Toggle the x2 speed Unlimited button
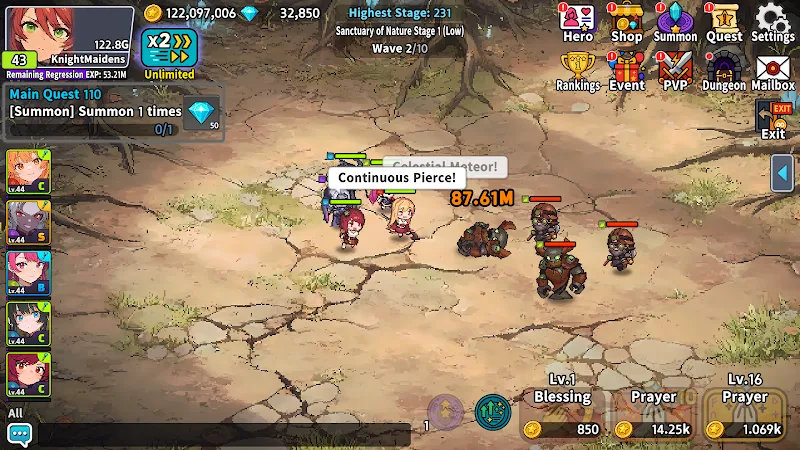 click(x=169, y=52)
